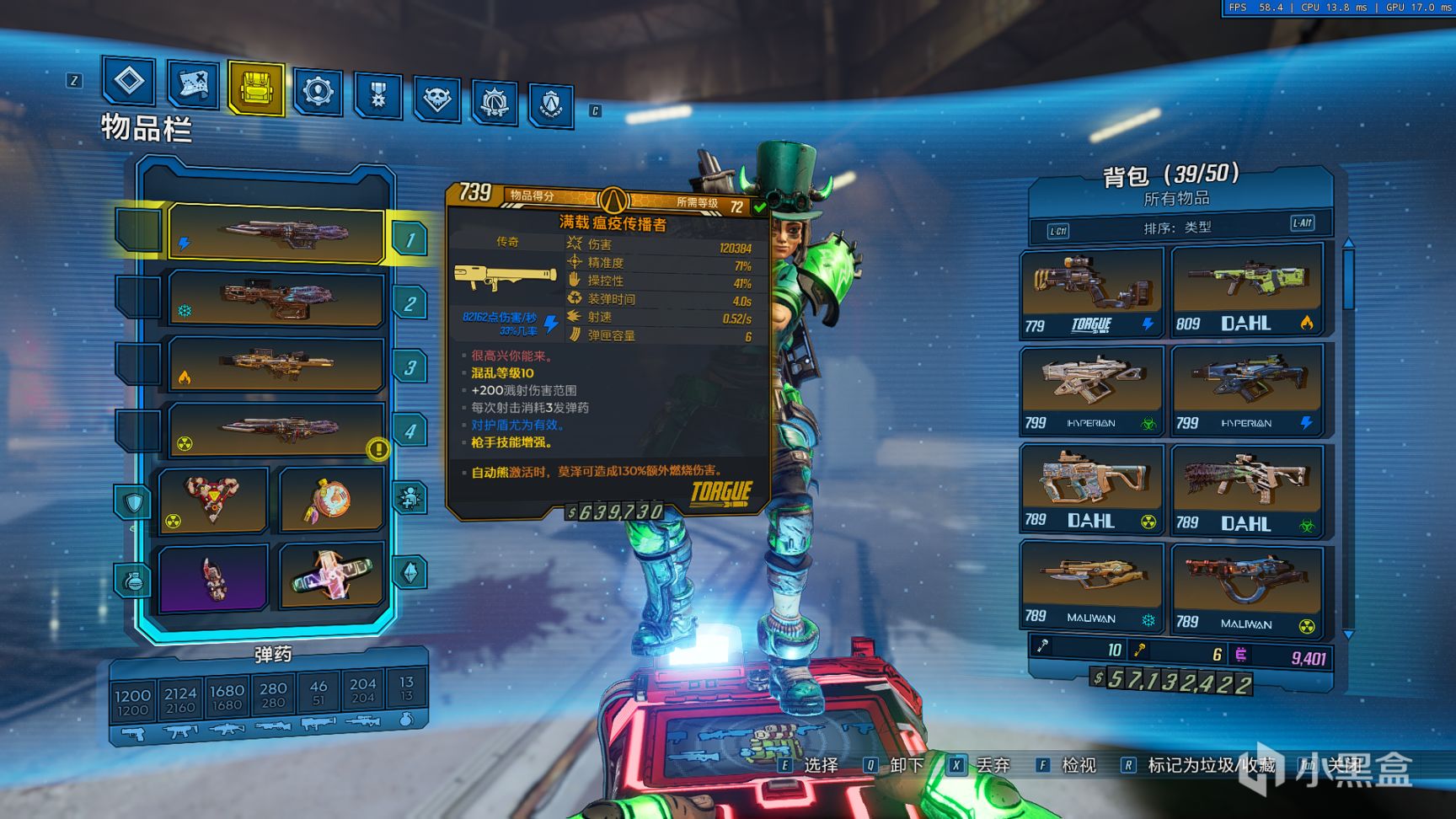Select the equipped shock weapon in slot 1
Screen dimensions: 1456x819
(276, 233)
